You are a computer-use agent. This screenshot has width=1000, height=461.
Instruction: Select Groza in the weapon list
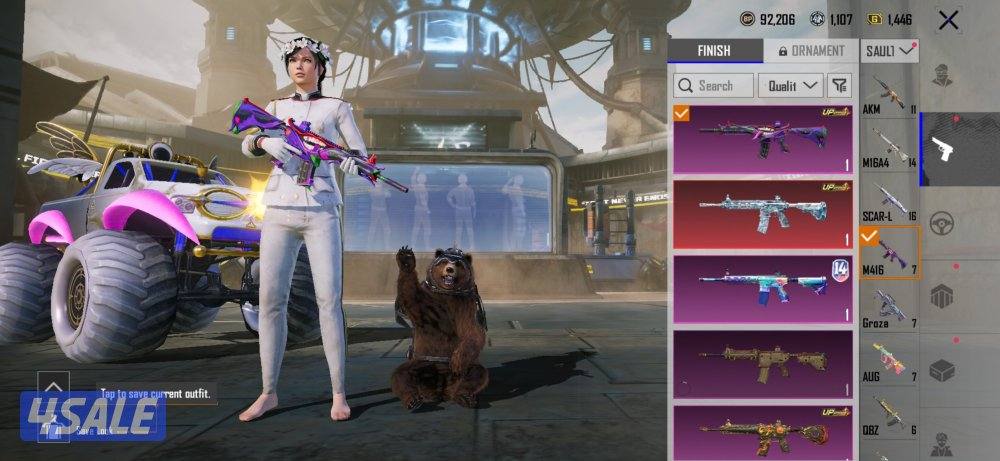(x=888, y=305)
